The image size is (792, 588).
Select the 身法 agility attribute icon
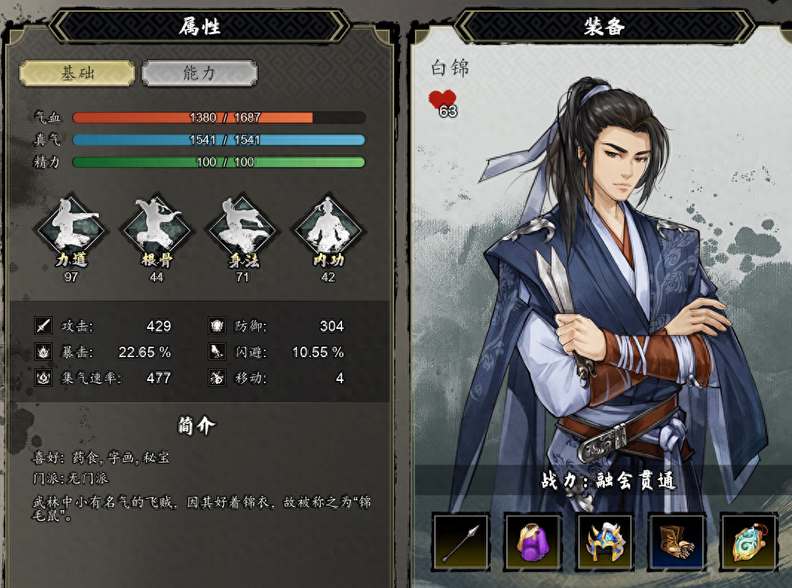[x=241, y=228]
